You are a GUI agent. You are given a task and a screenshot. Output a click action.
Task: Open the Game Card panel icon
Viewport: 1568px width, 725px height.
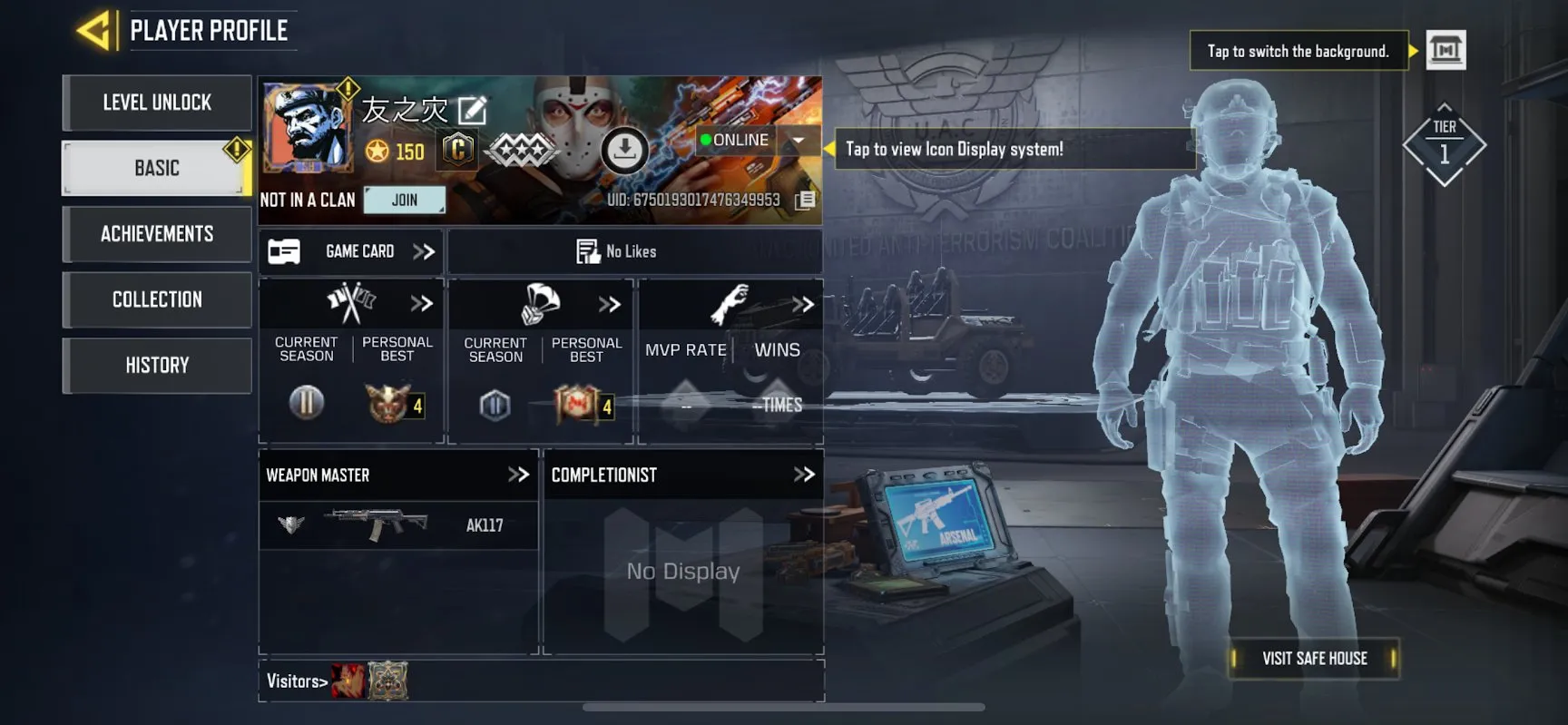tap(285, 251)
